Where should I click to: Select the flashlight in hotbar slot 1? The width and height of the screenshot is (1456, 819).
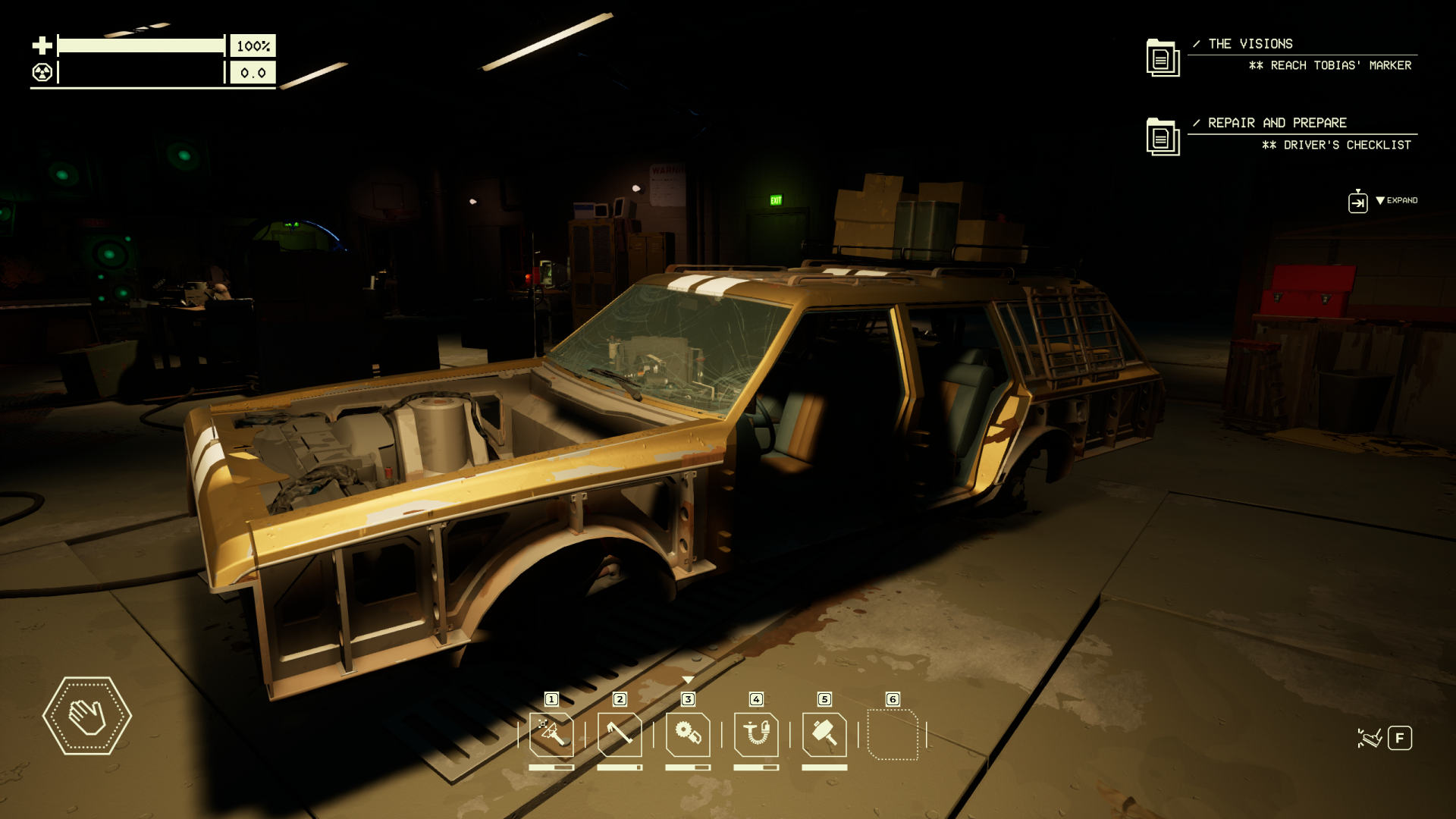click(551, 734)
